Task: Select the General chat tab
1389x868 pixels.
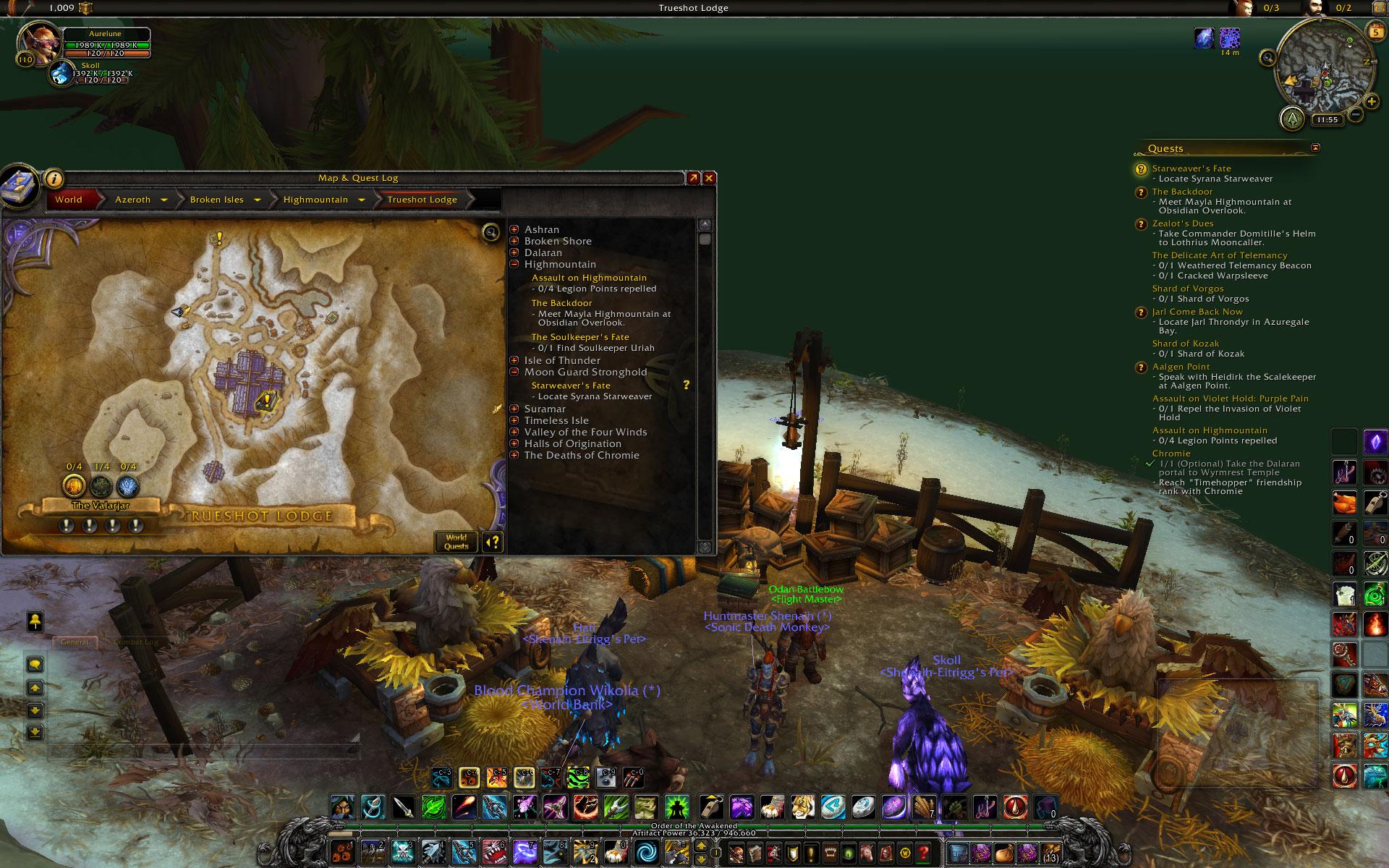Action: [x=75, y=642]
